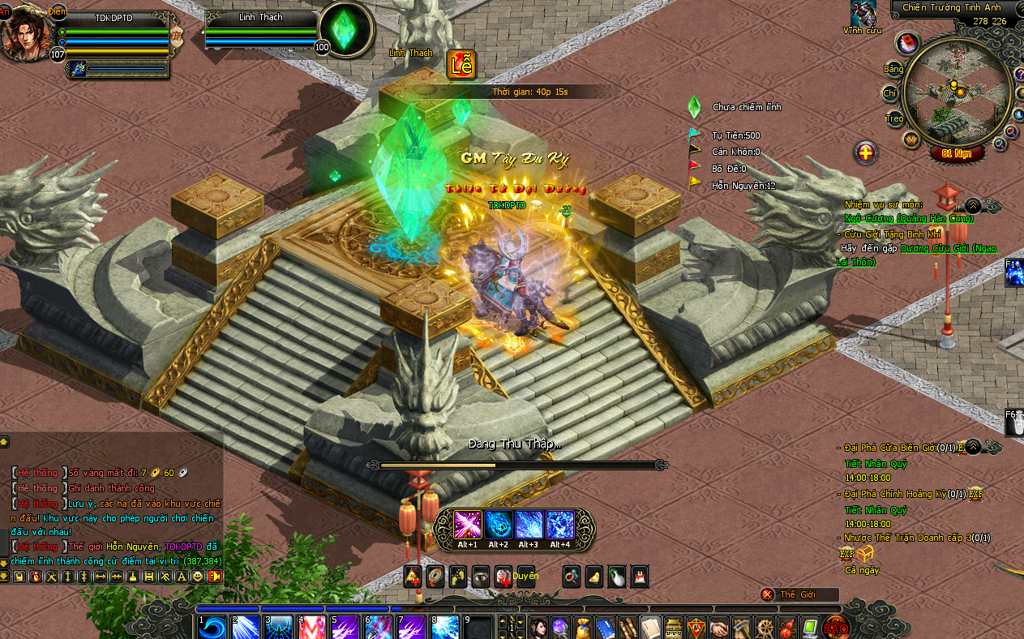Open the Duyên feature icon

click(525, 576)
